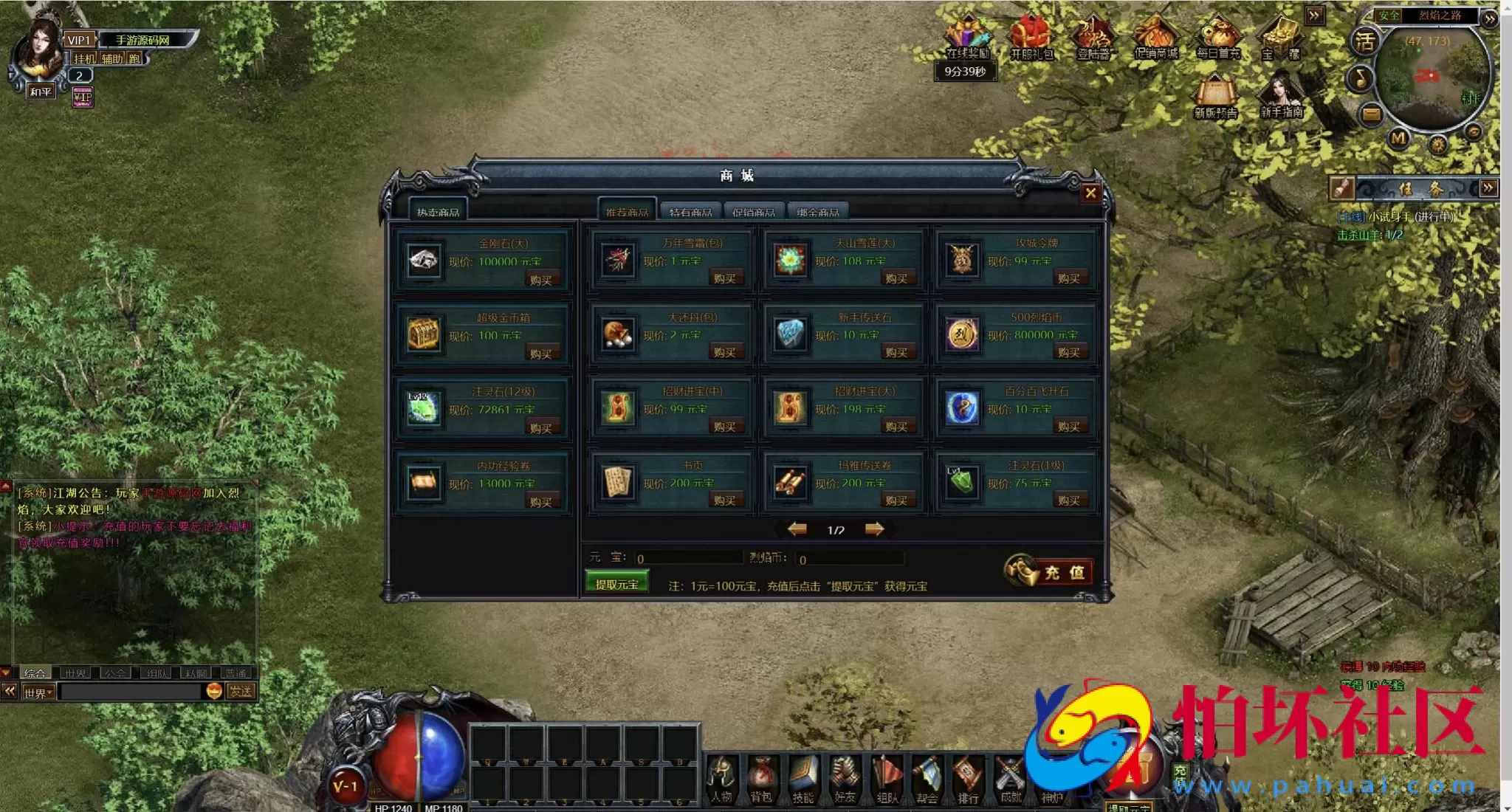
Task: Buy the 金刚石(大) item
Action: pyautogui.click(x=540, y=281)
